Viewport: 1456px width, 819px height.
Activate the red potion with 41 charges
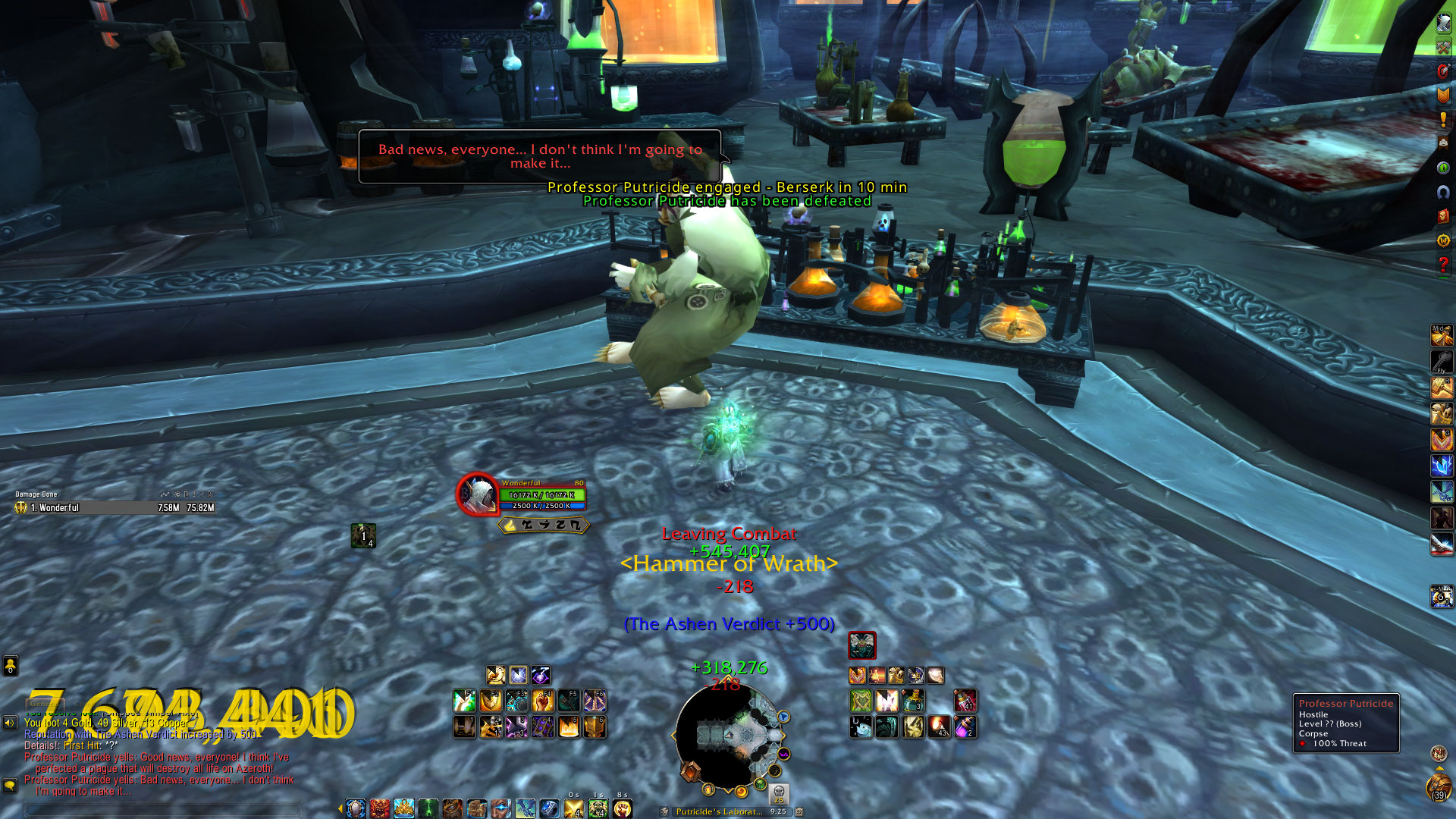pyautogui.click(x=965, y=700)
